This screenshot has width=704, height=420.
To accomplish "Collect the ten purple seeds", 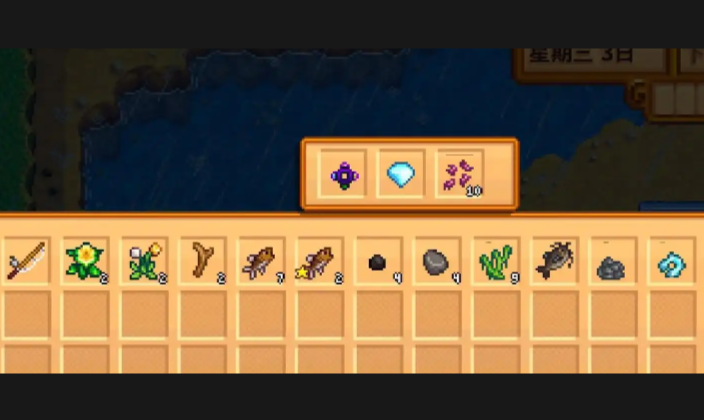I will [x=460, y=175].
